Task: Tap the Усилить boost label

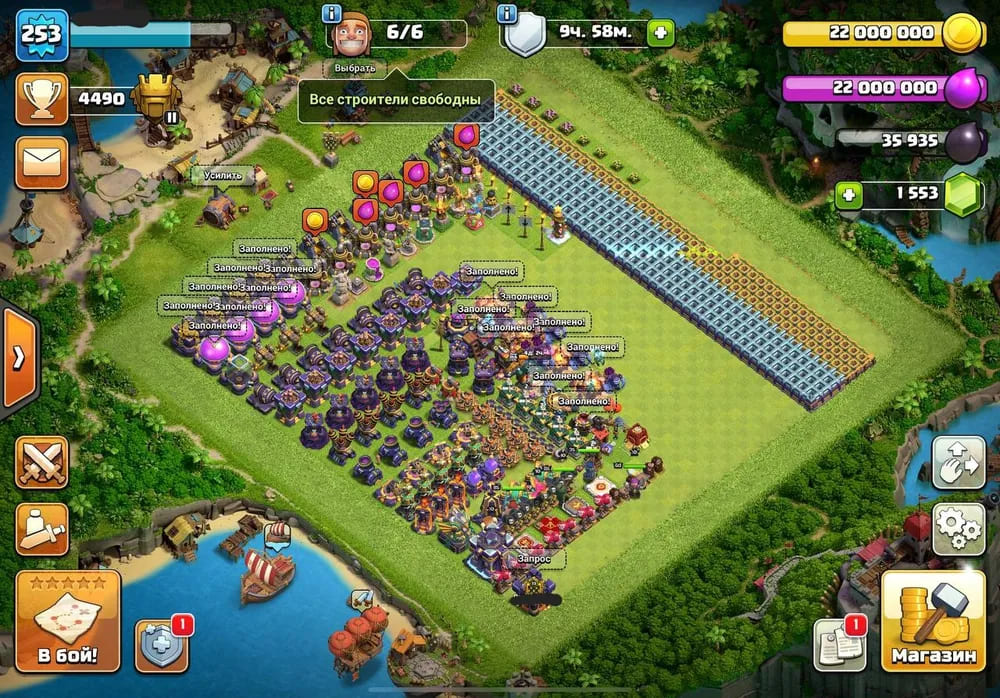Action: 221,176
